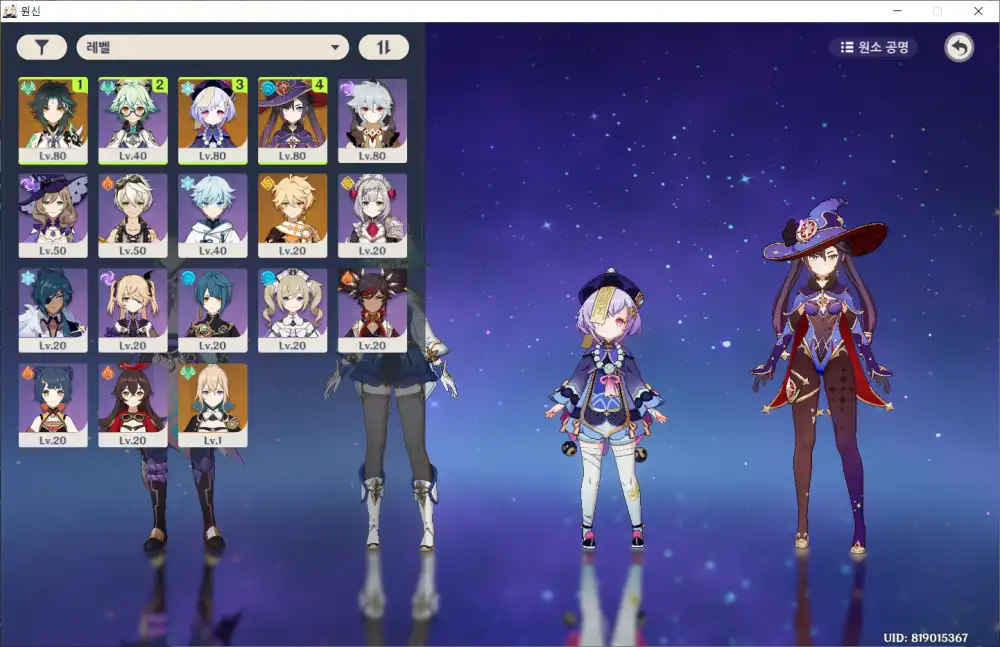Screen dimensions: 1000x647
Task: Select Qiqi in party slot 3
Action: [x=213, y=120]
